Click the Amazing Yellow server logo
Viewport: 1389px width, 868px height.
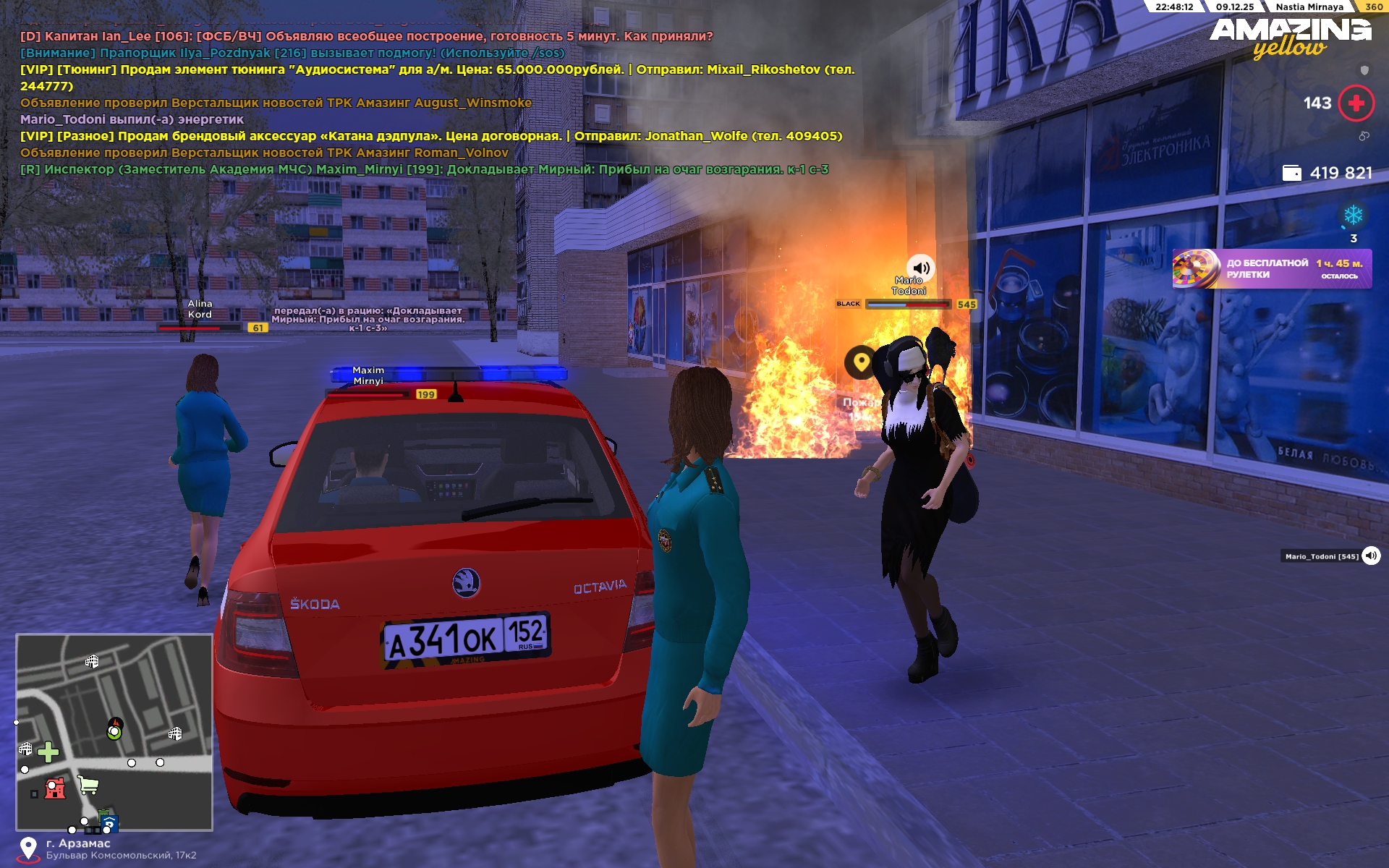(x=1290, y=38)
